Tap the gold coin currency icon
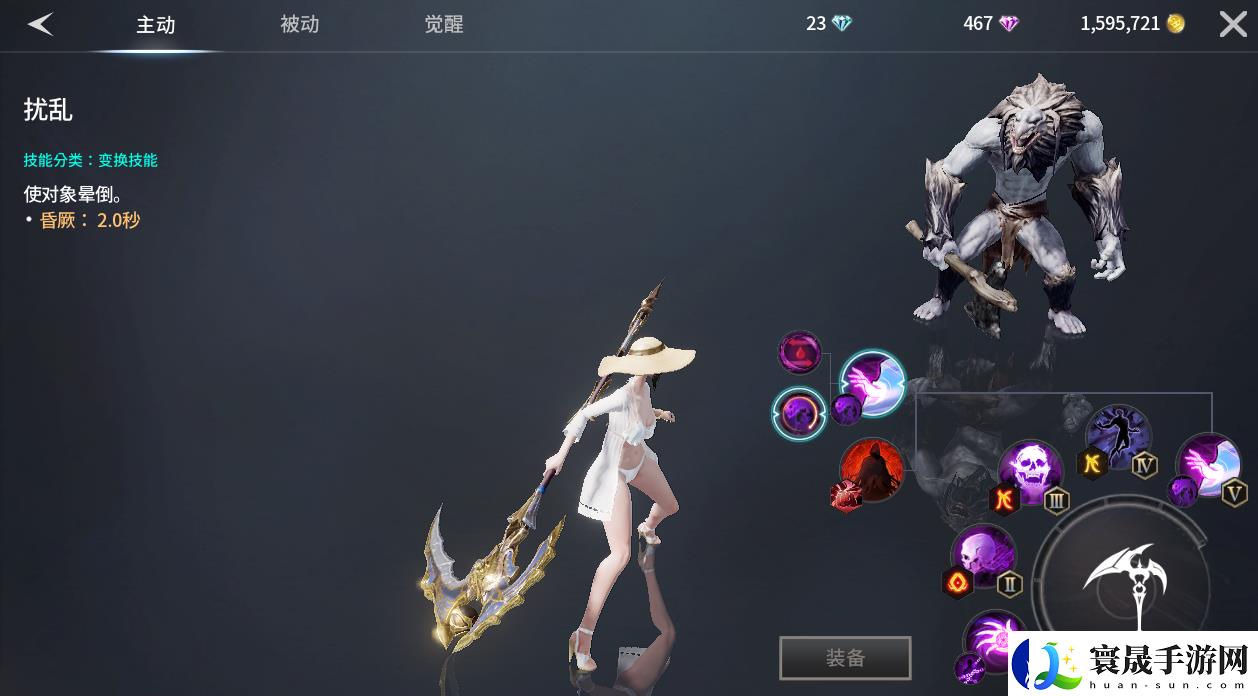 point(1176,24)
